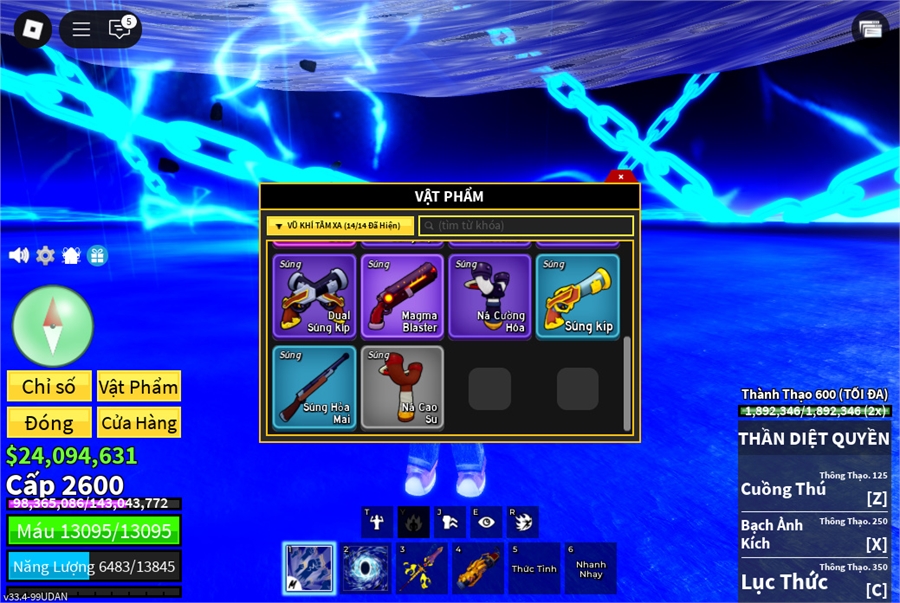The height and width of the screenshot is (603, 900).
Task: Open the Chỉ số stats panel
Action: 49,387
